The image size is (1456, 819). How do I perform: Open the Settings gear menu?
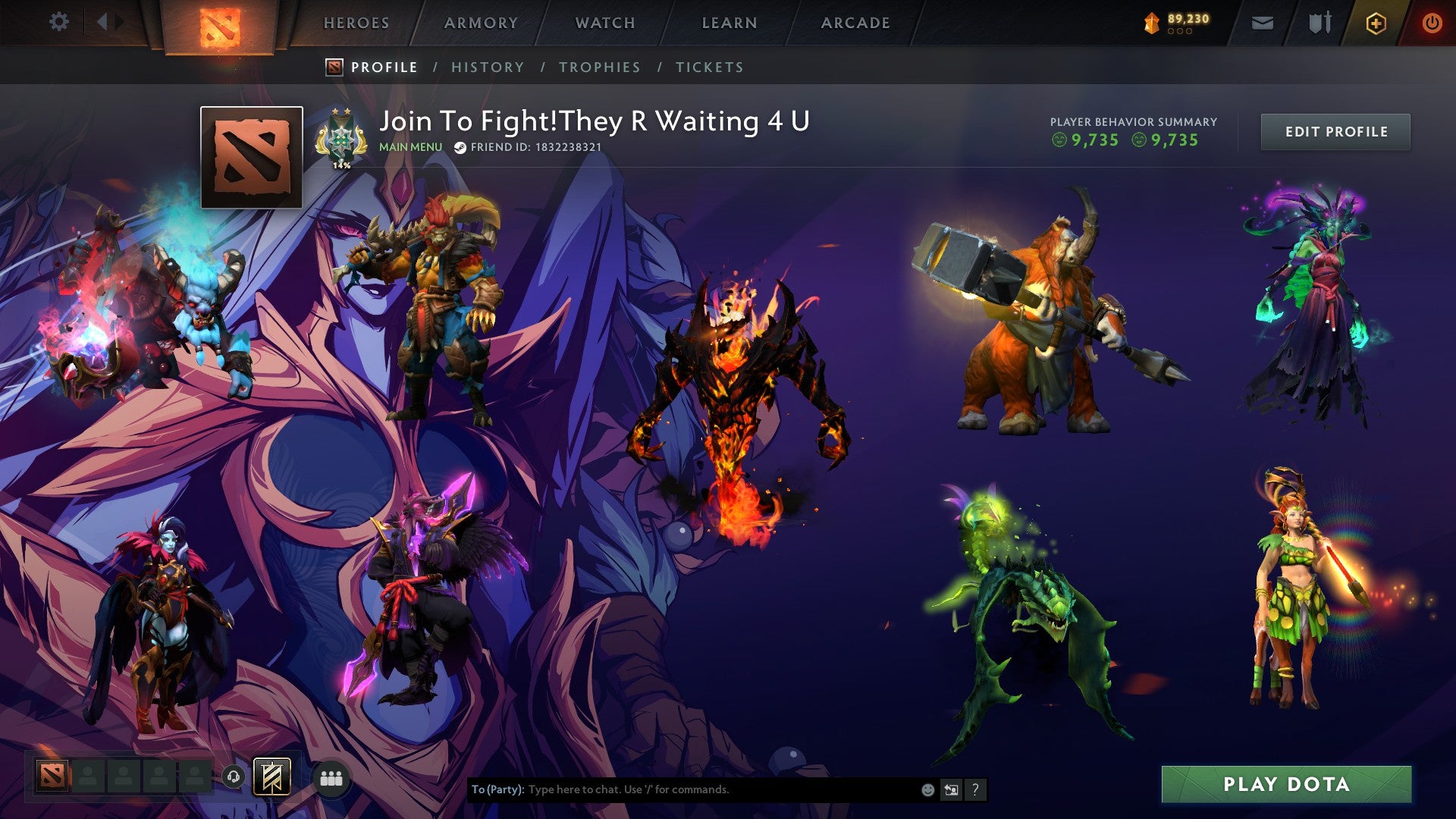pyautogui.click(x=58, y=22)
